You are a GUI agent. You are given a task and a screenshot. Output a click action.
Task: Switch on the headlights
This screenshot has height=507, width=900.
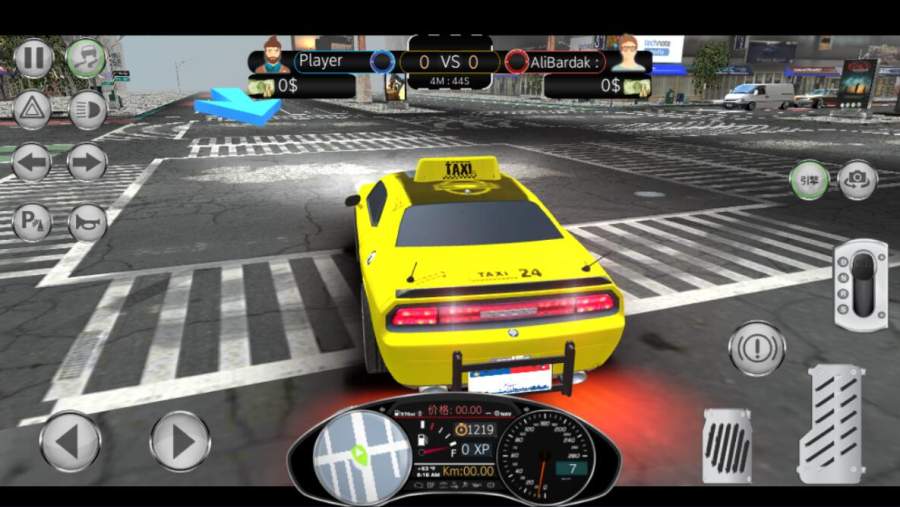coord(87,109)
